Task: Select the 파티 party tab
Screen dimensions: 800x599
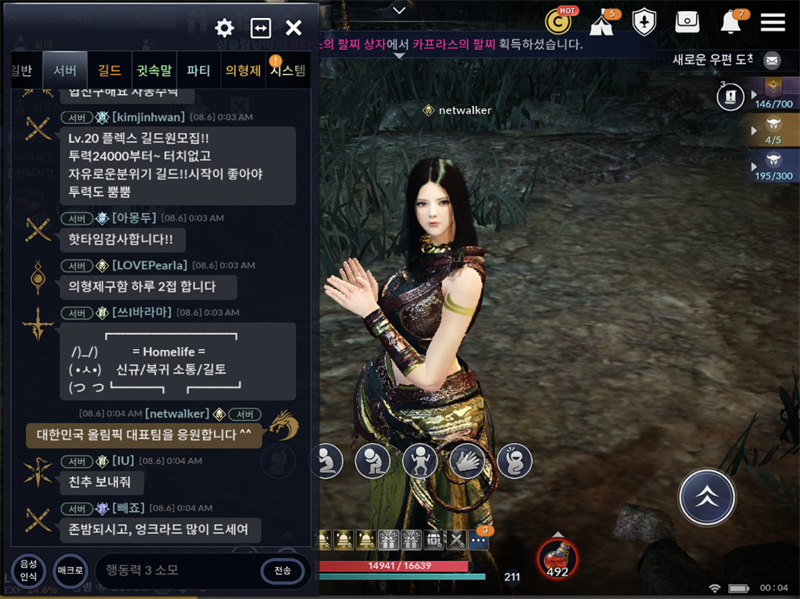Action: [x=199, y=70]
